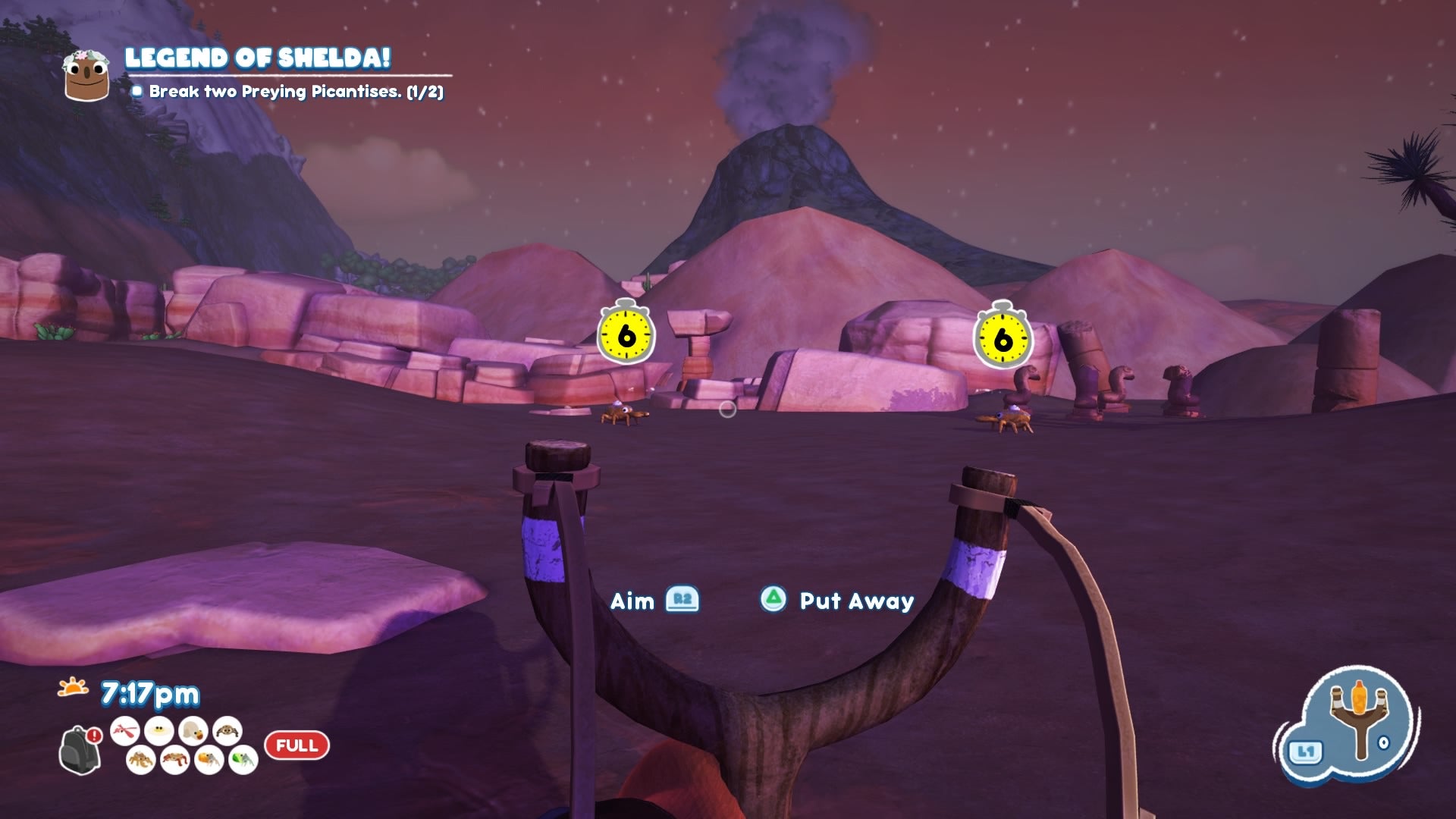Select the red crab bugsnak slot
This screenshot has height=819, width=1456.
(175, 759)
